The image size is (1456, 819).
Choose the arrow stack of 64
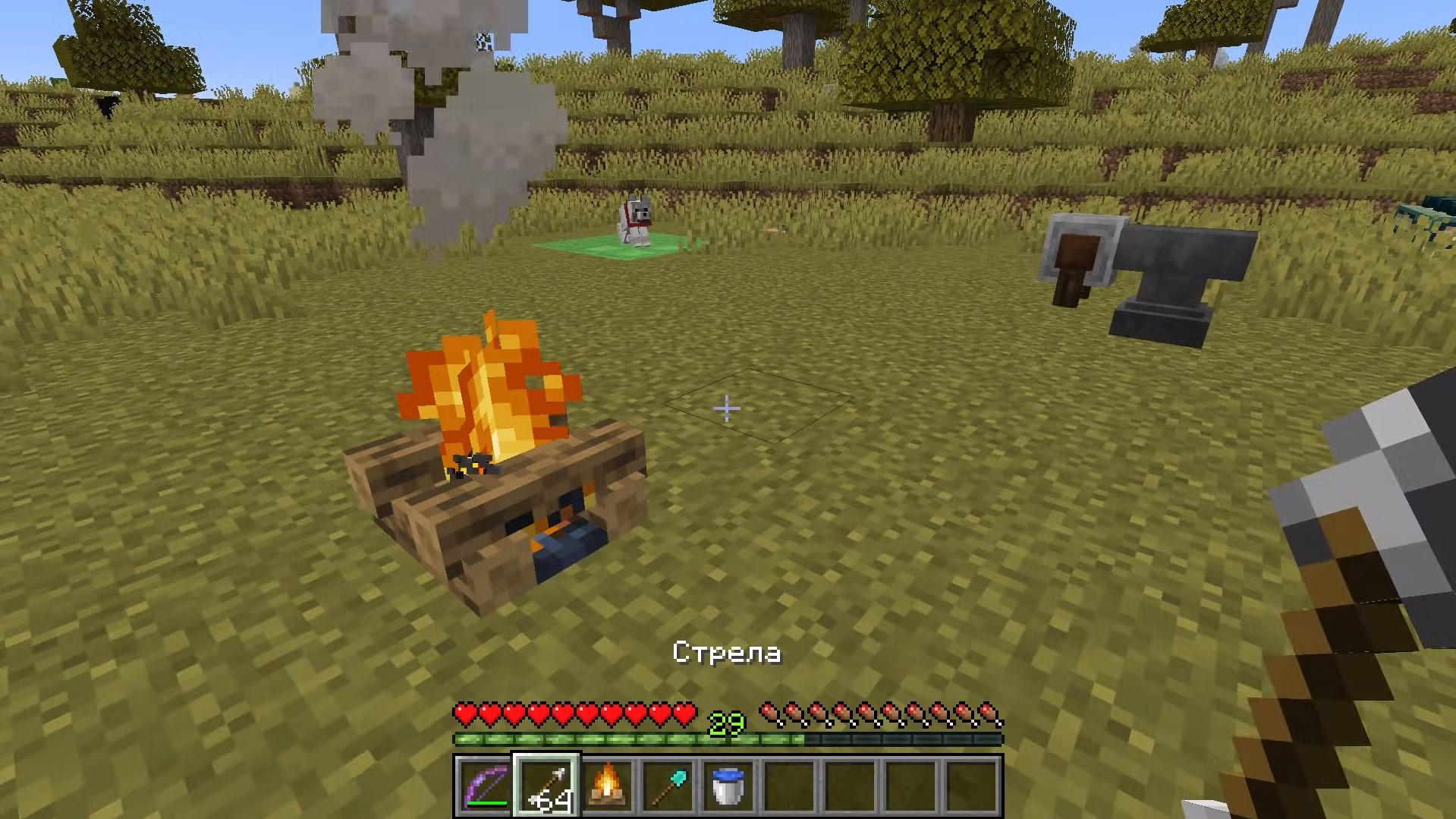[547, 786]
